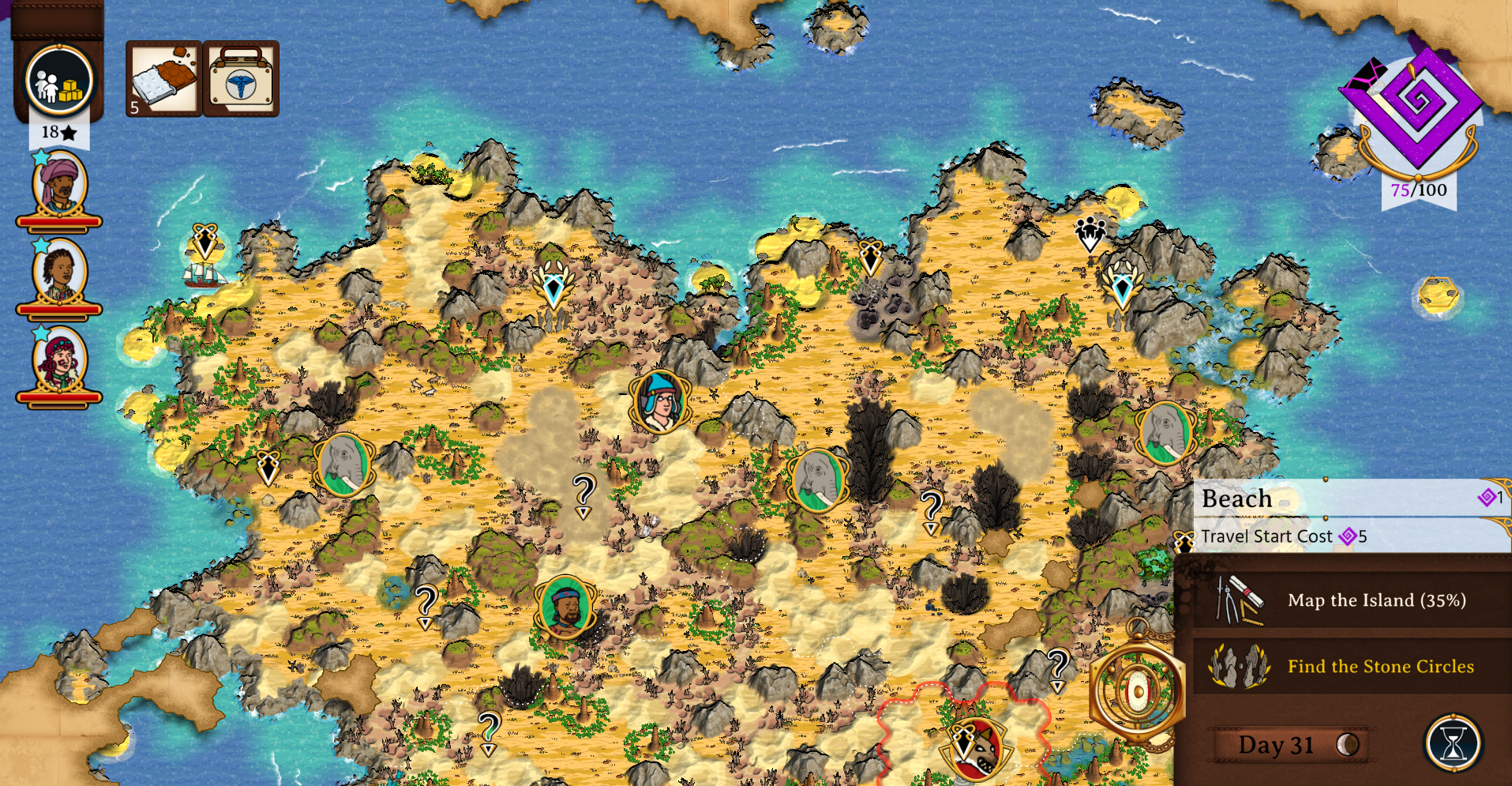The width and height of the screenshot is (1512, 786).
Task: Open the party and inventory overview icon
Action: click(59, 81)
